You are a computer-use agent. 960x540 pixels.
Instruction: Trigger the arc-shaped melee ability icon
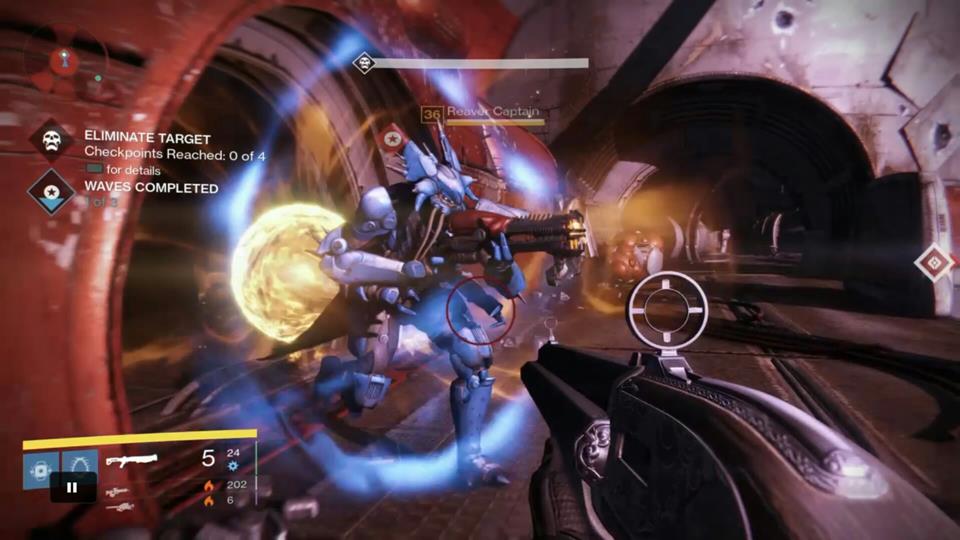pos(80,464)
